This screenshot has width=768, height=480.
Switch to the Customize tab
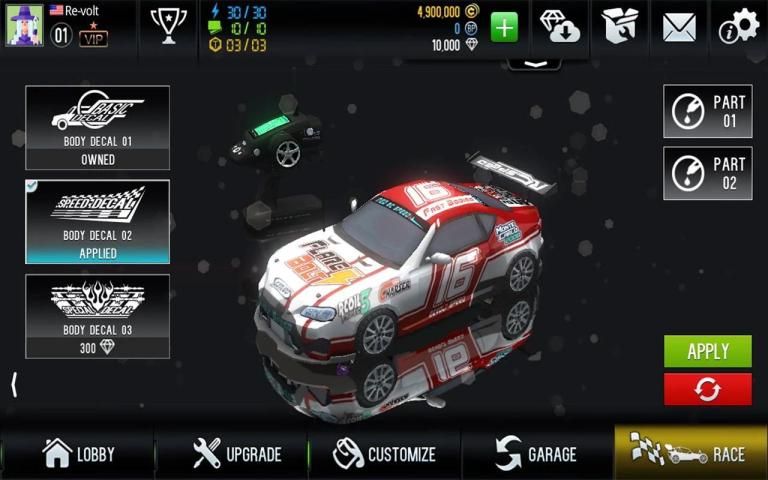(385, 454)
